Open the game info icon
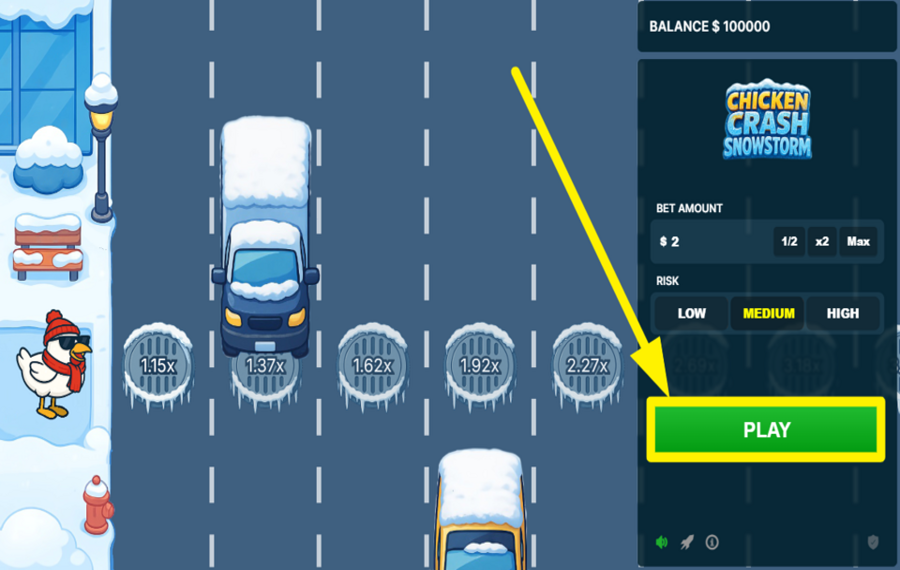The image size is (900, 570). (712, 542)
